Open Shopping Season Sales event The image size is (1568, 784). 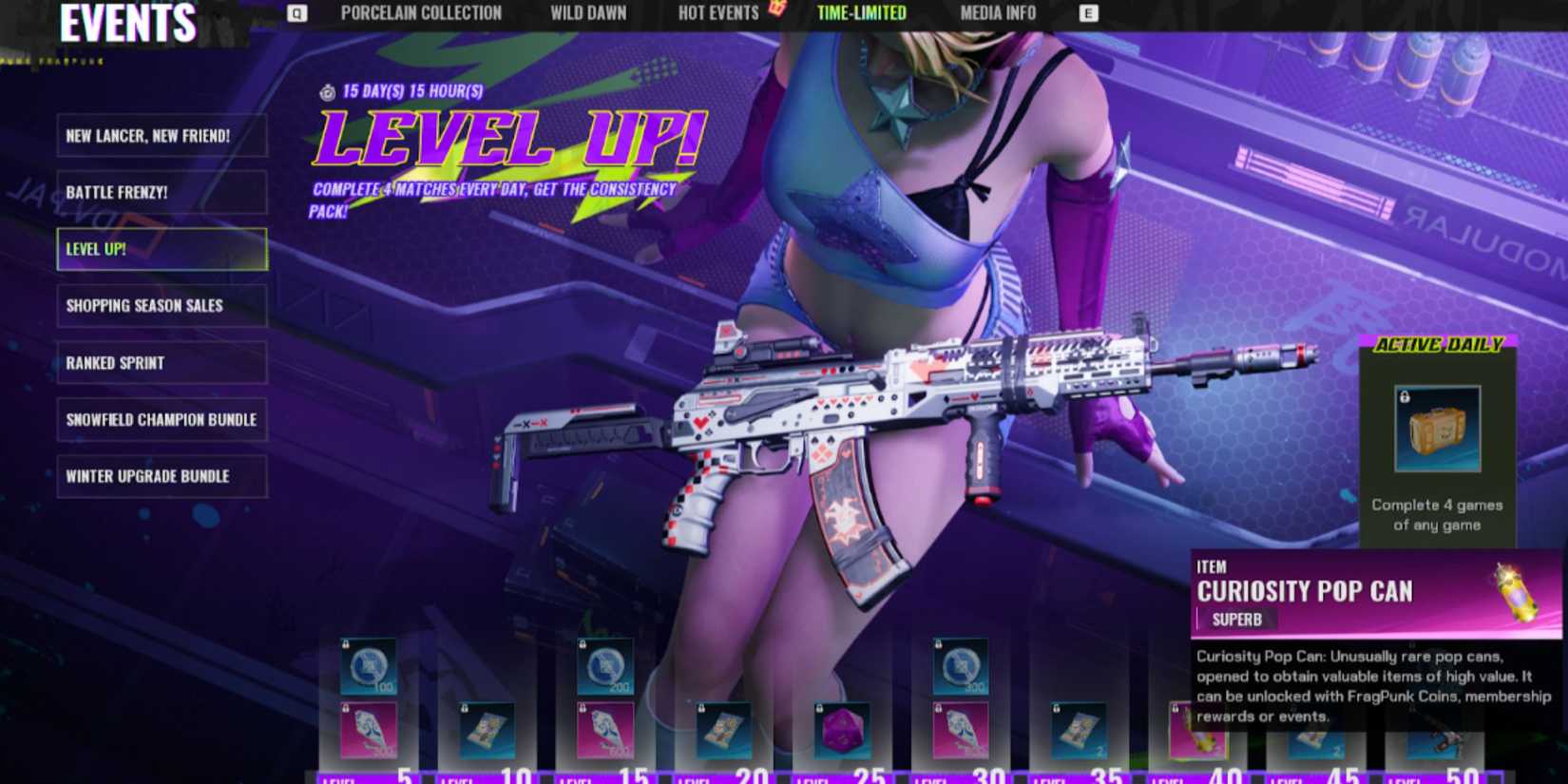(x=162, y=306)
